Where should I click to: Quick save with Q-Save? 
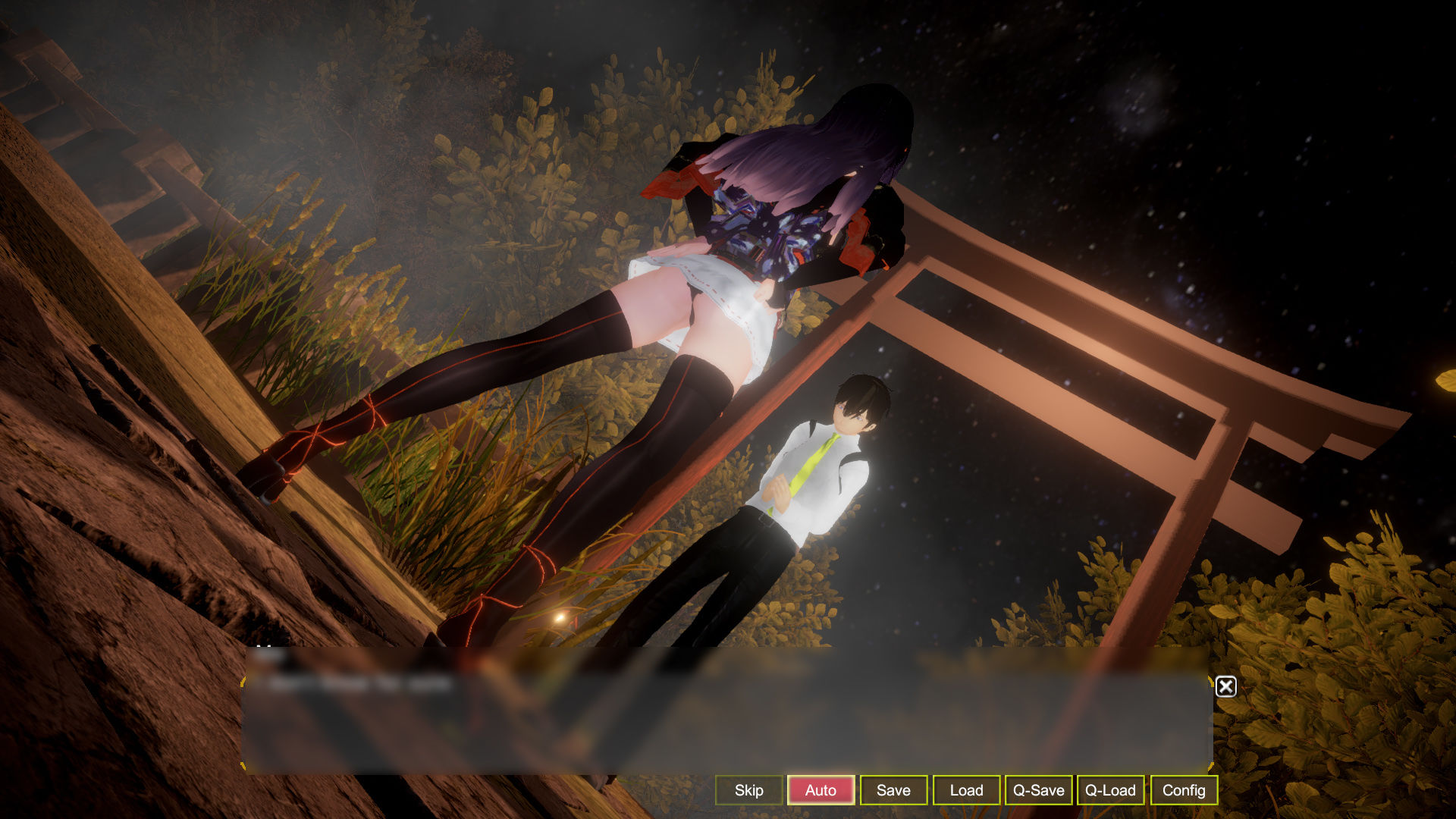(x=1038, y=790)
